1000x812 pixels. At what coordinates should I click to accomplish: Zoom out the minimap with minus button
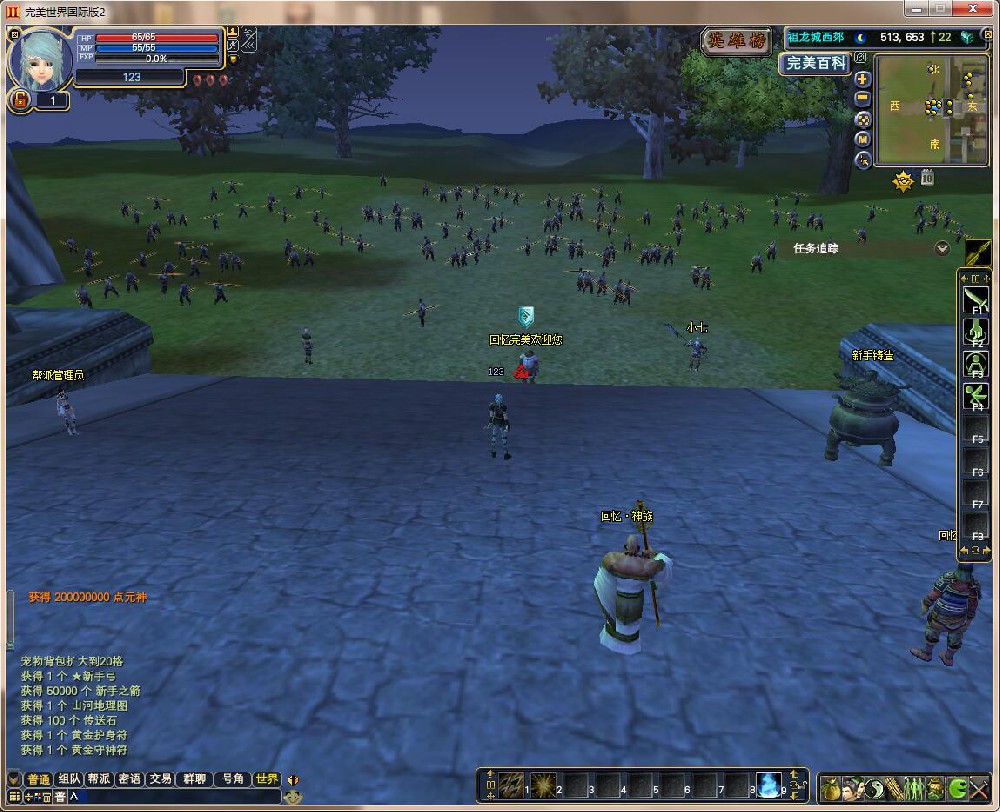pos(863,98)
